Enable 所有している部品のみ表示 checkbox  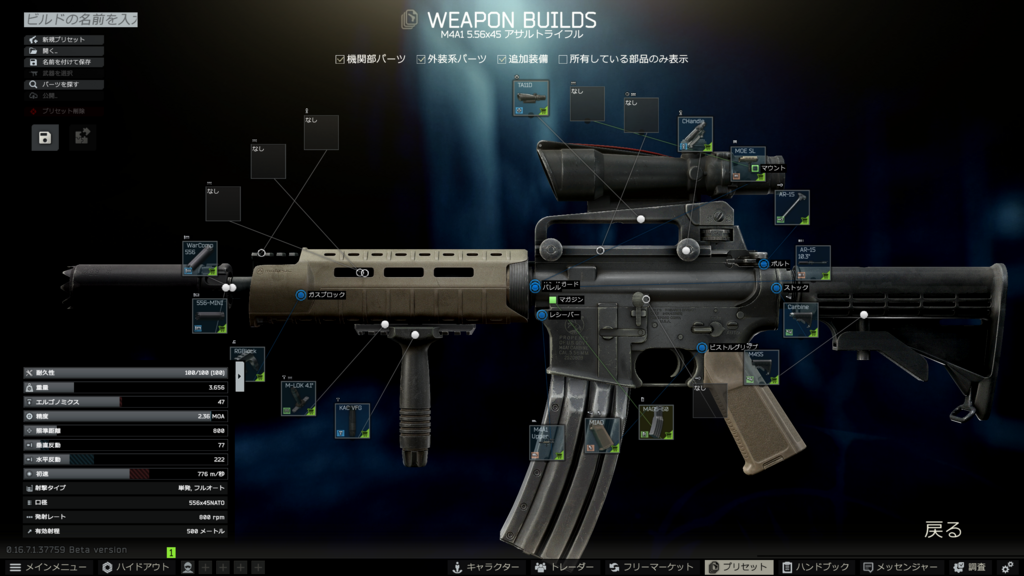[563, 60]
